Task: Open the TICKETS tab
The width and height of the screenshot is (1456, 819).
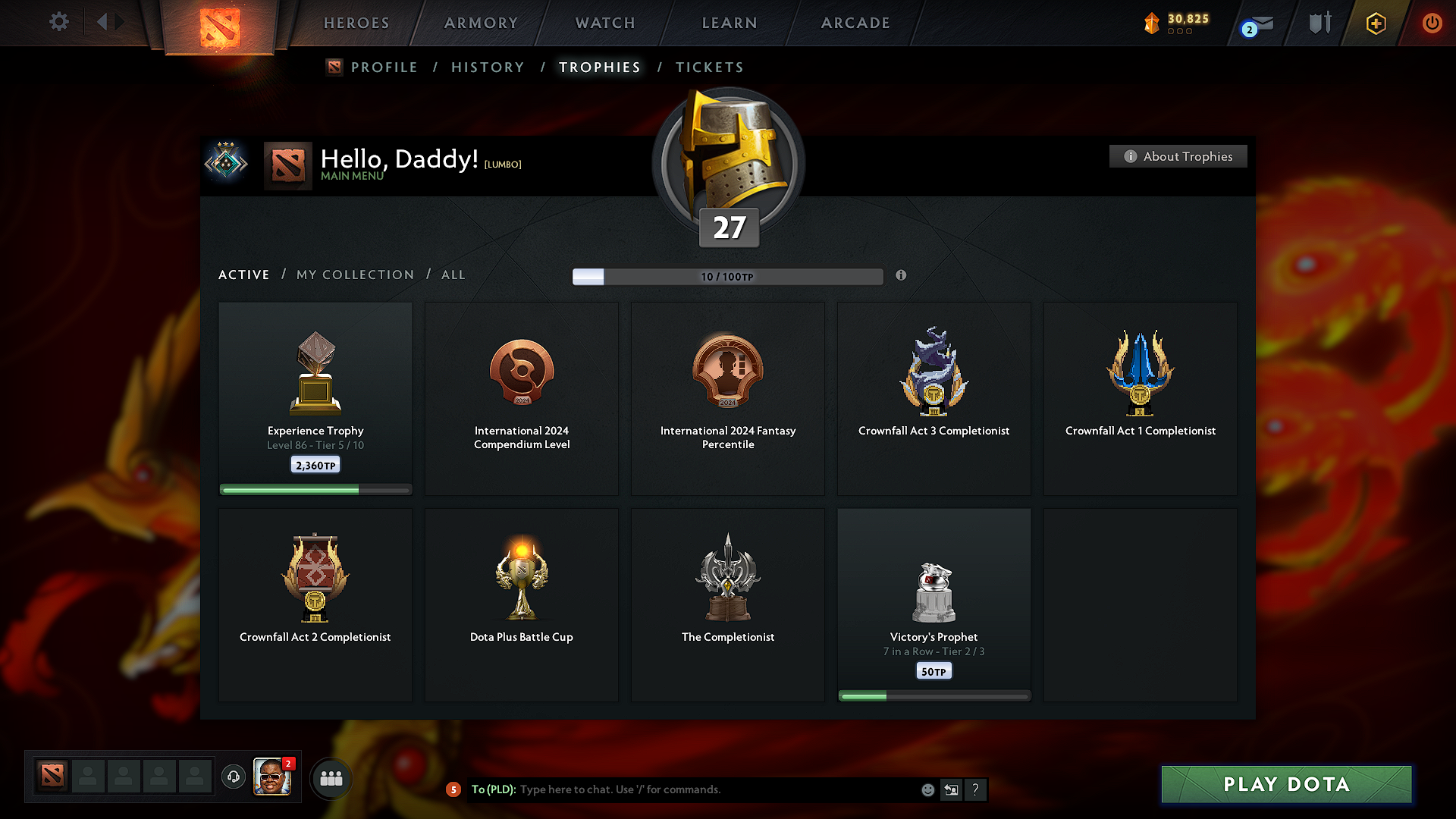Action: pos(709,67)
